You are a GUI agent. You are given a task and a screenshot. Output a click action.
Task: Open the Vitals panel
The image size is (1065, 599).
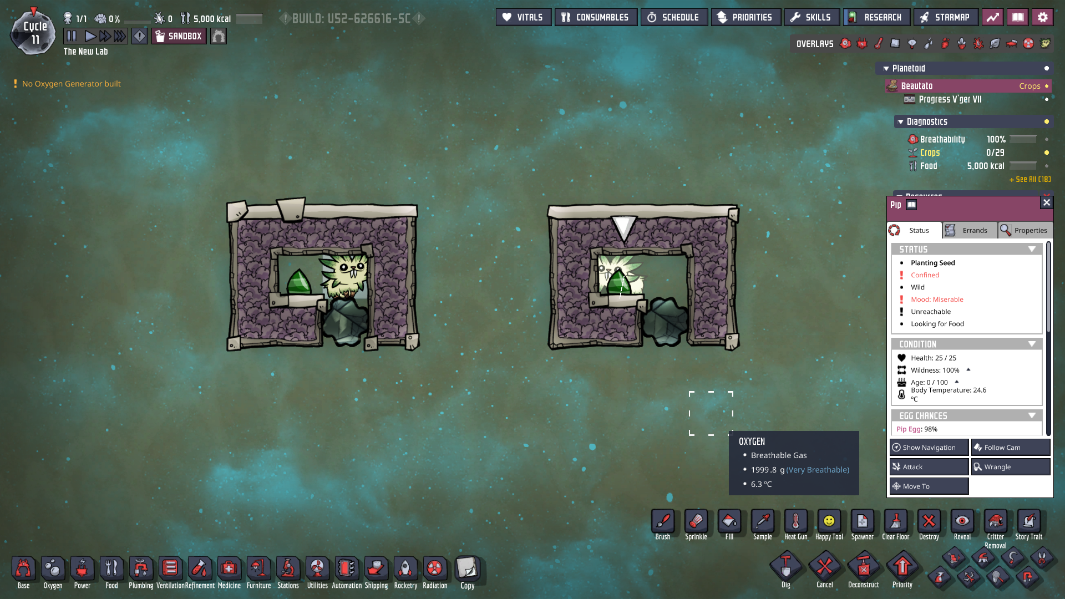pyautogui.click(x=522, y=17)
